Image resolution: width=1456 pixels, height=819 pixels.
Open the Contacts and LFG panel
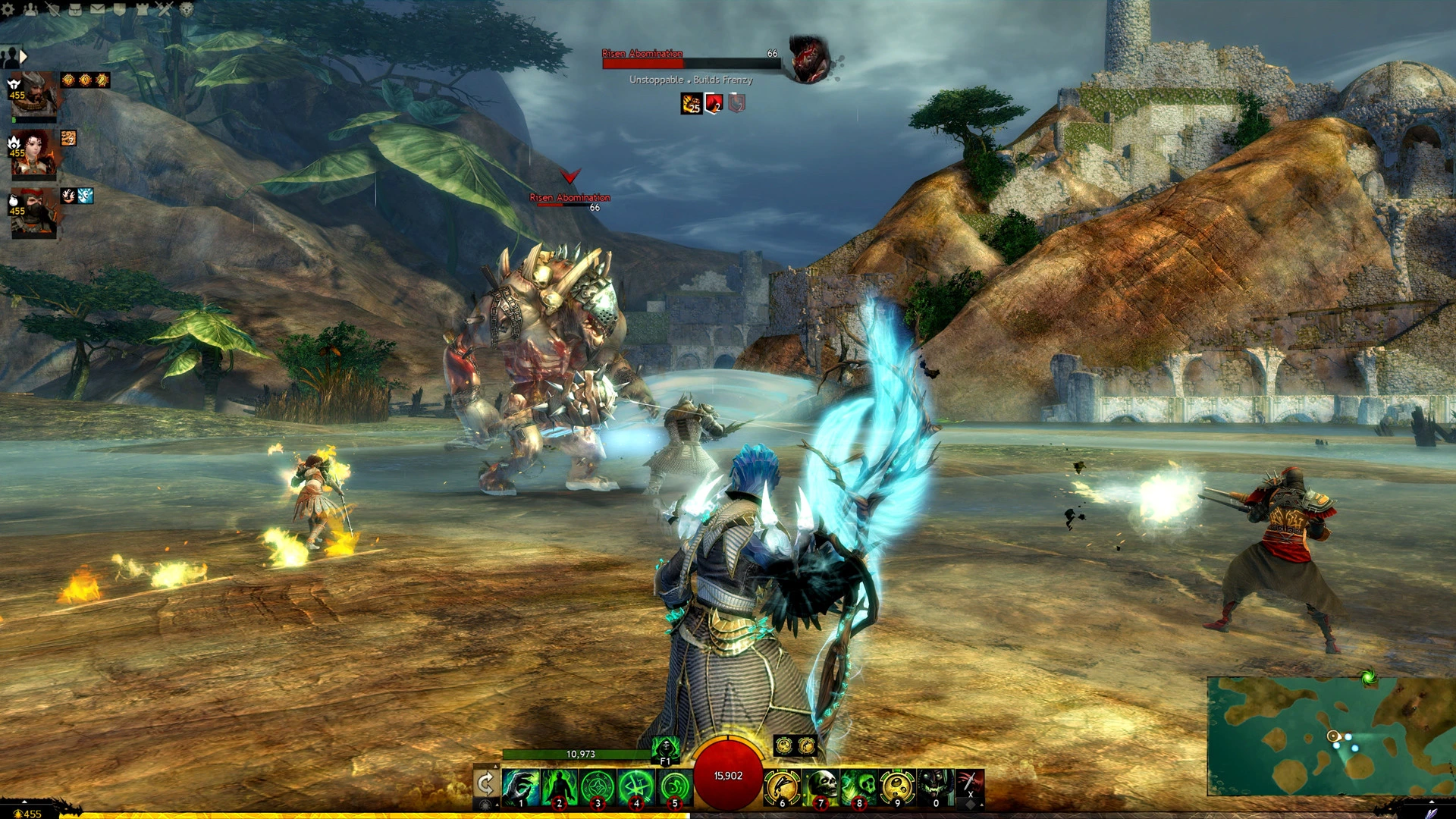coord(30,8)
